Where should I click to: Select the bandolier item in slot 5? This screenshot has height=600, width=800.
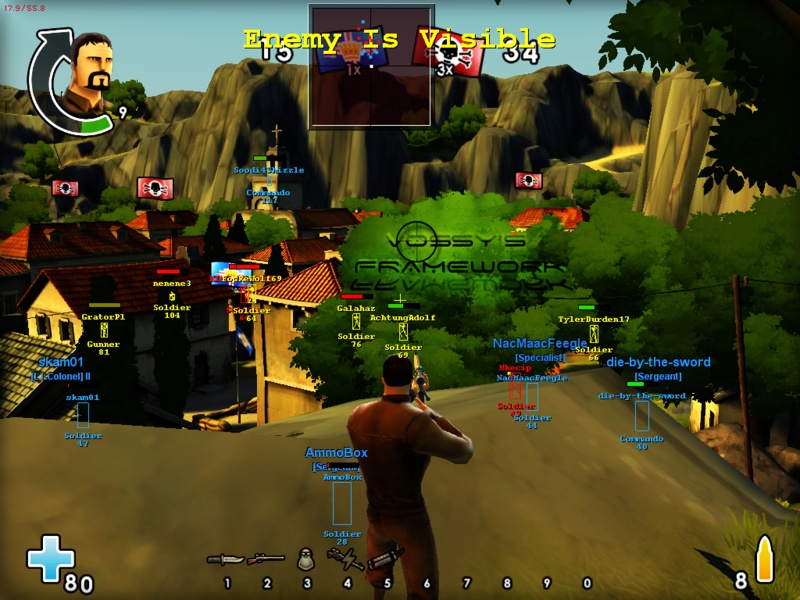387,556
